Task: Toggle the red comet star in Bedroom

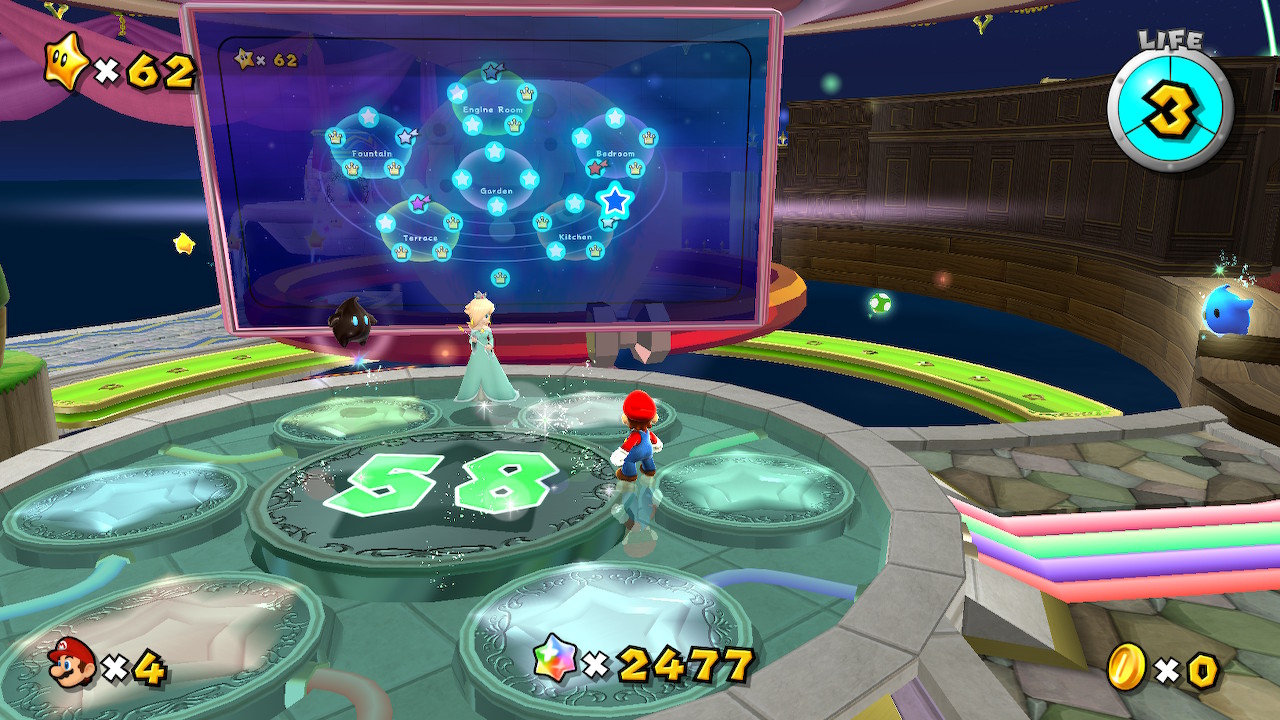Action: click(x=595, y=167)
